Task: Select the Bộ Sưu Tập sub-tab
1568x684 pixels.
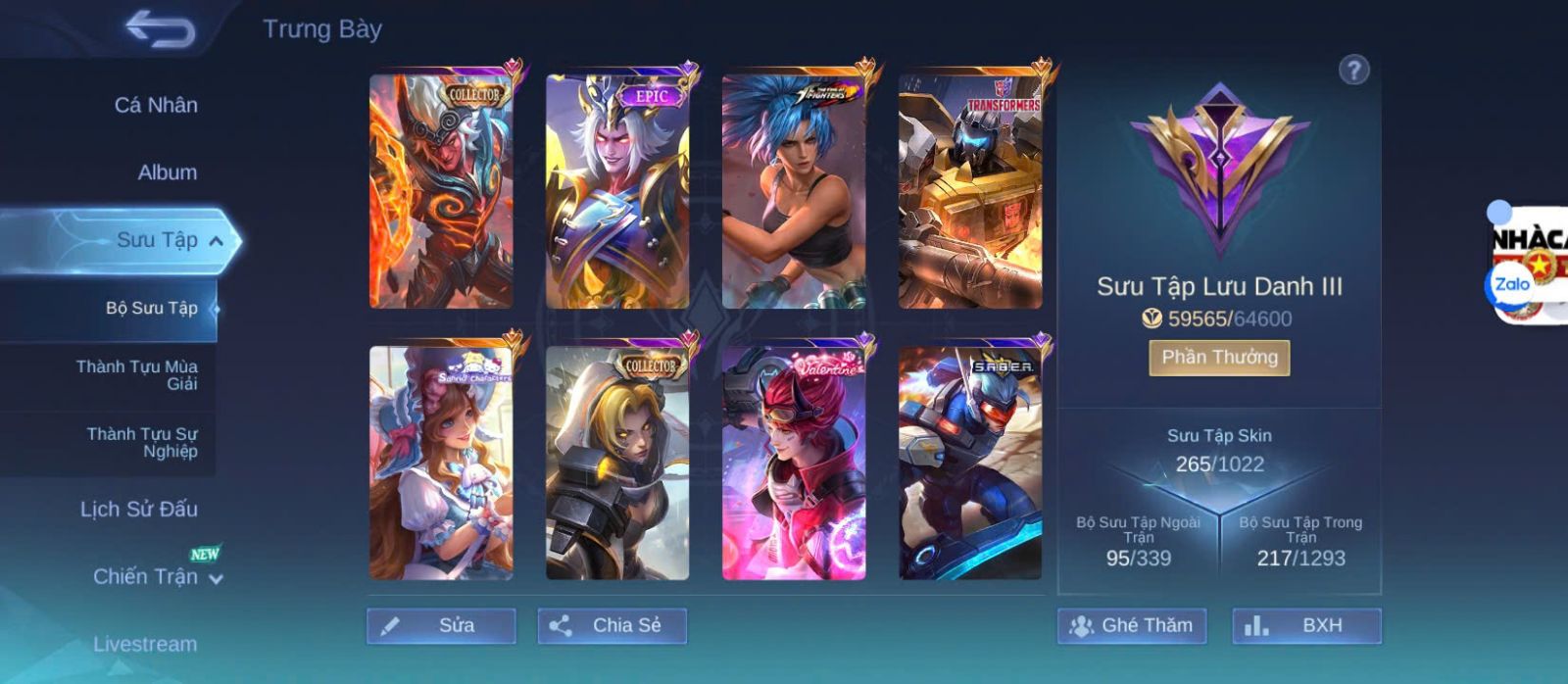Action: coord(151,308)
